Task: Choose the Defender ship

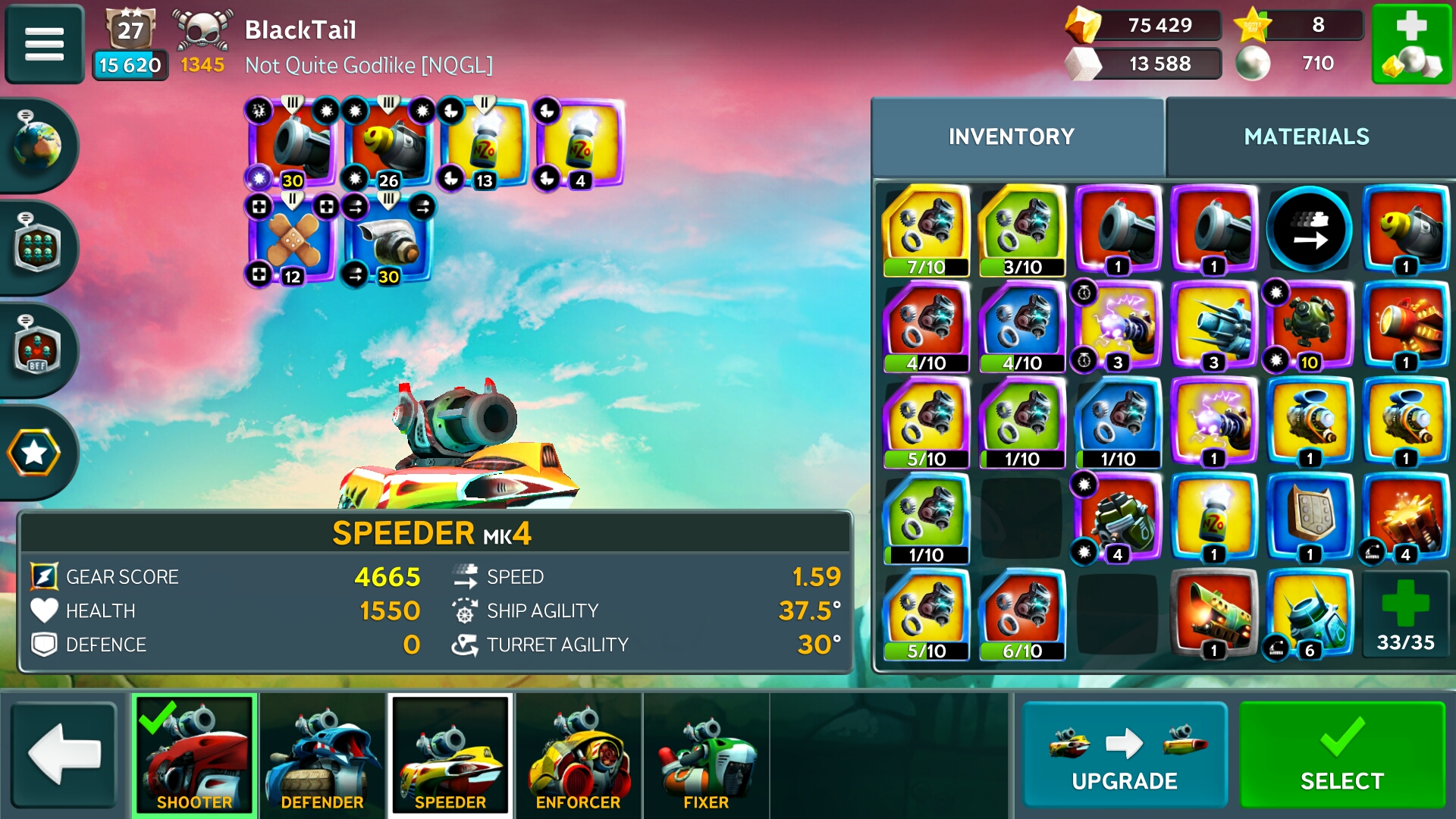Action: coord(322,755)
